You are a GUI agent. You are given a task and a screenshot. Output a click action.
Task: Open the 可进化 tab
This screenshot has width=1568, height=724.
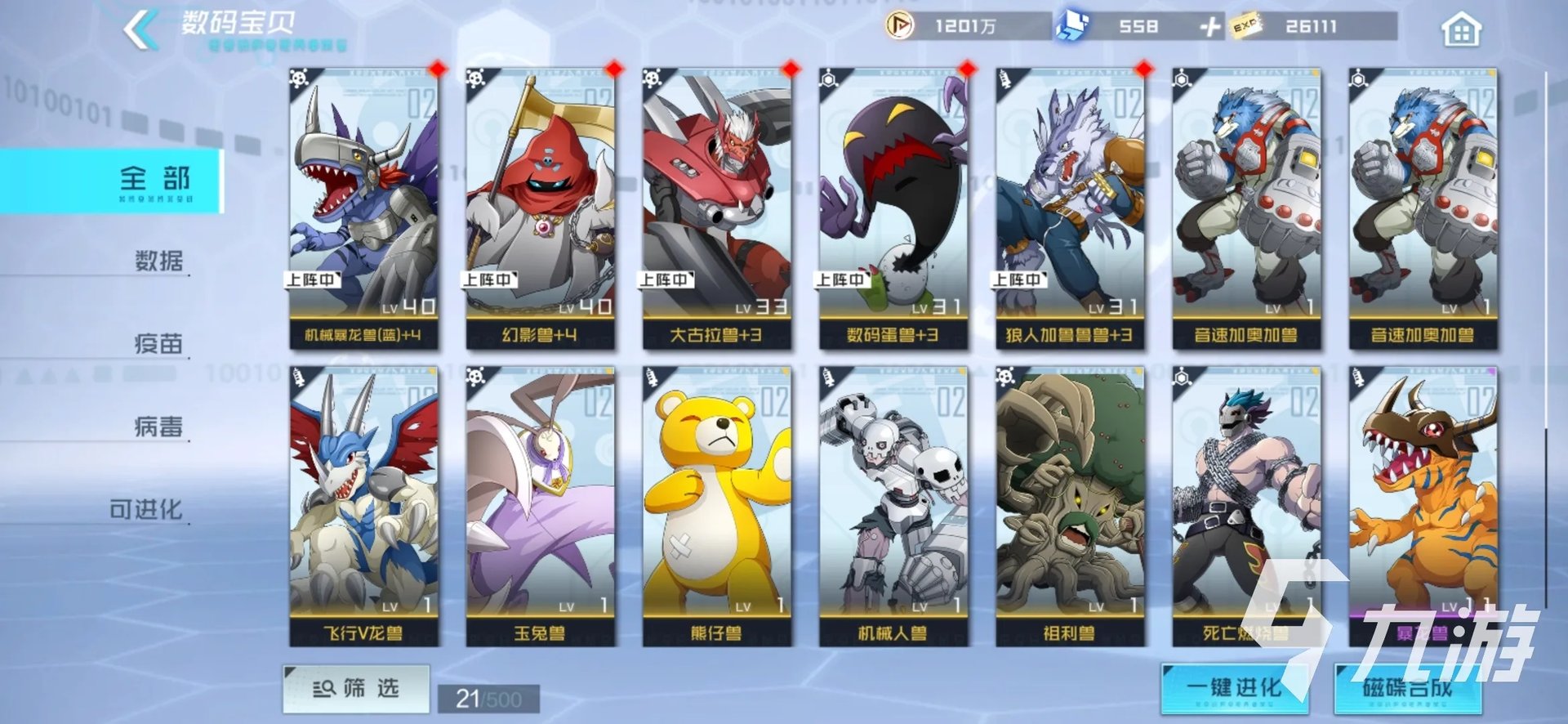(x=146, y=509)
